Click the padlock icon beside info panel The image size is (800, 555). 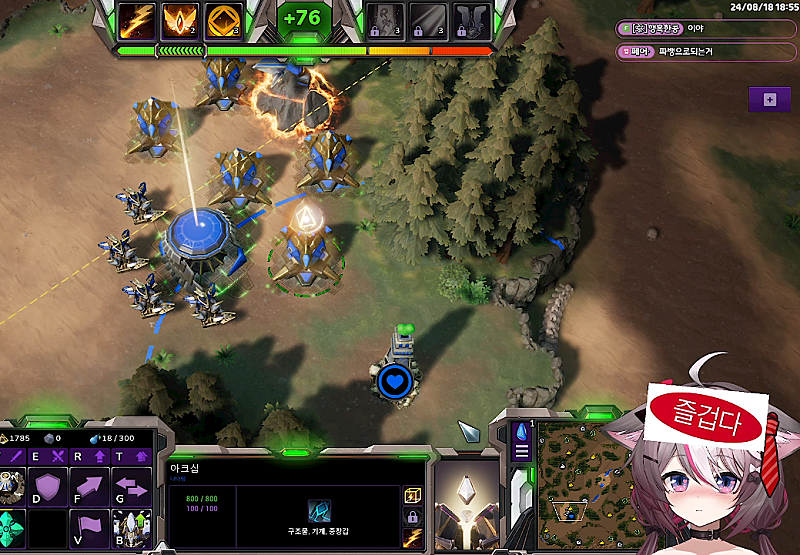pyautogui.click(x=411, y=517)
